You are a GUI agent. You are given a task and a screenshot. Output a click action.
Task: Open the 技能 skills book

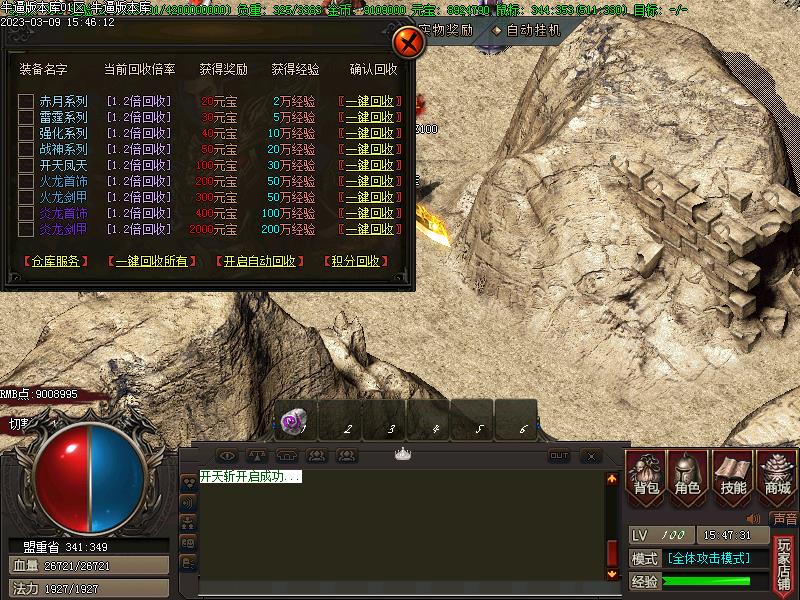click(732, 474)
